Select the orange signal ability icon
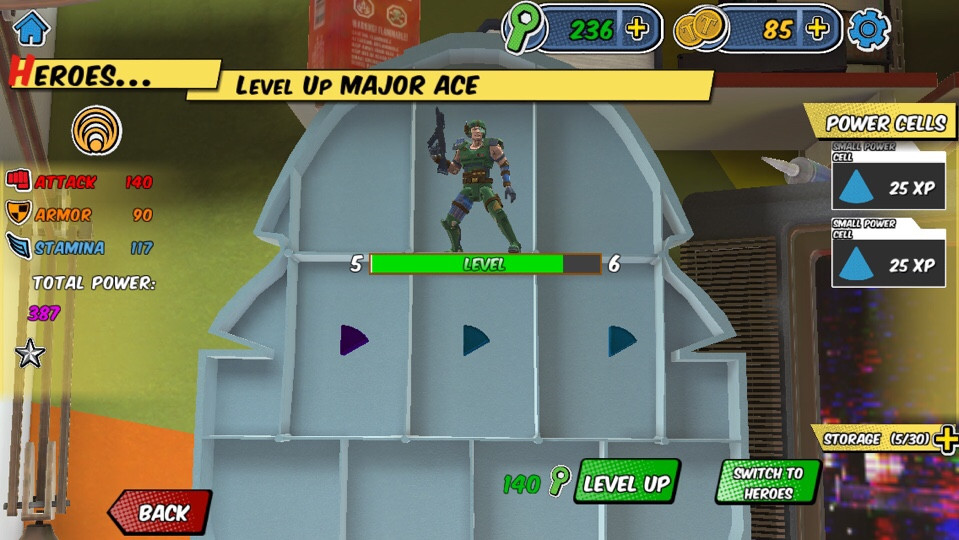The image size is (959, 540). tap(97, 131)
